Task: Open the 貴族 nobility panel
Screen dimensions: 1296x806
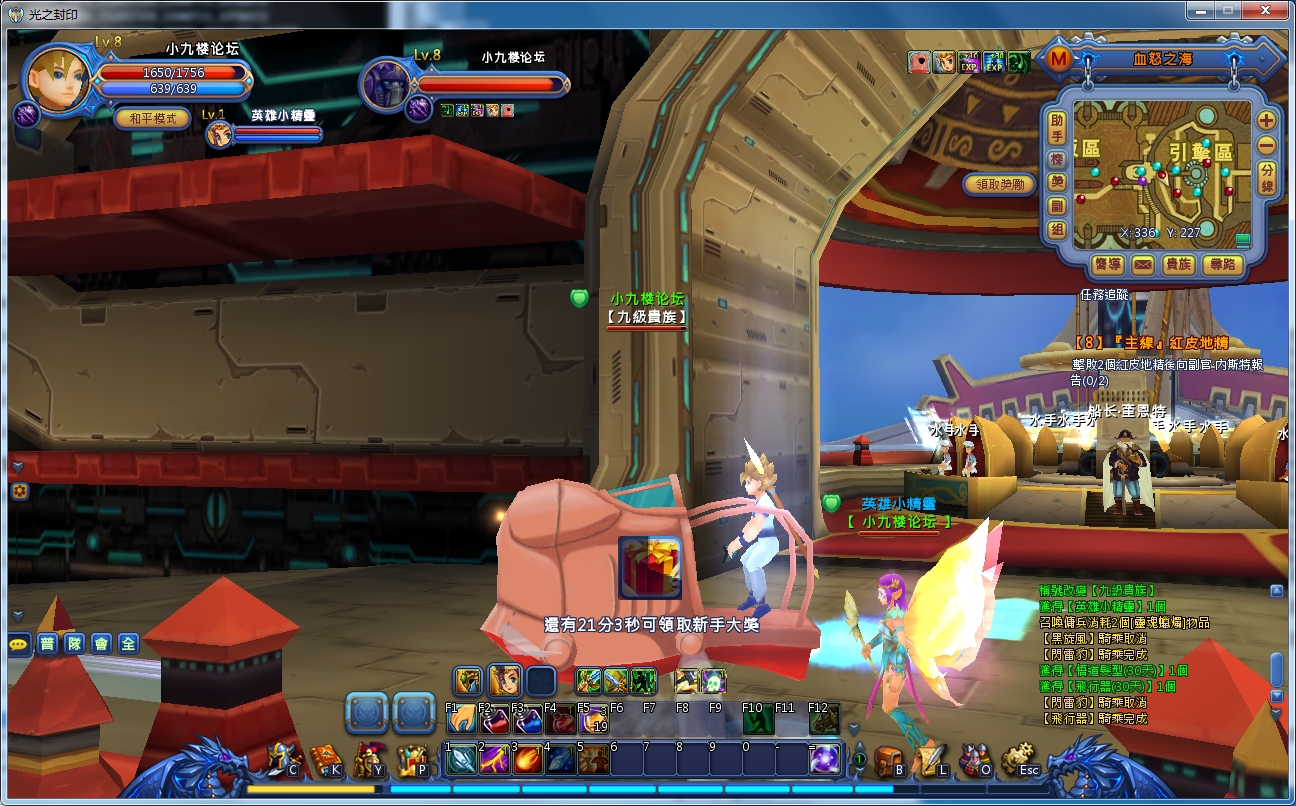Action: point(1178,265)
